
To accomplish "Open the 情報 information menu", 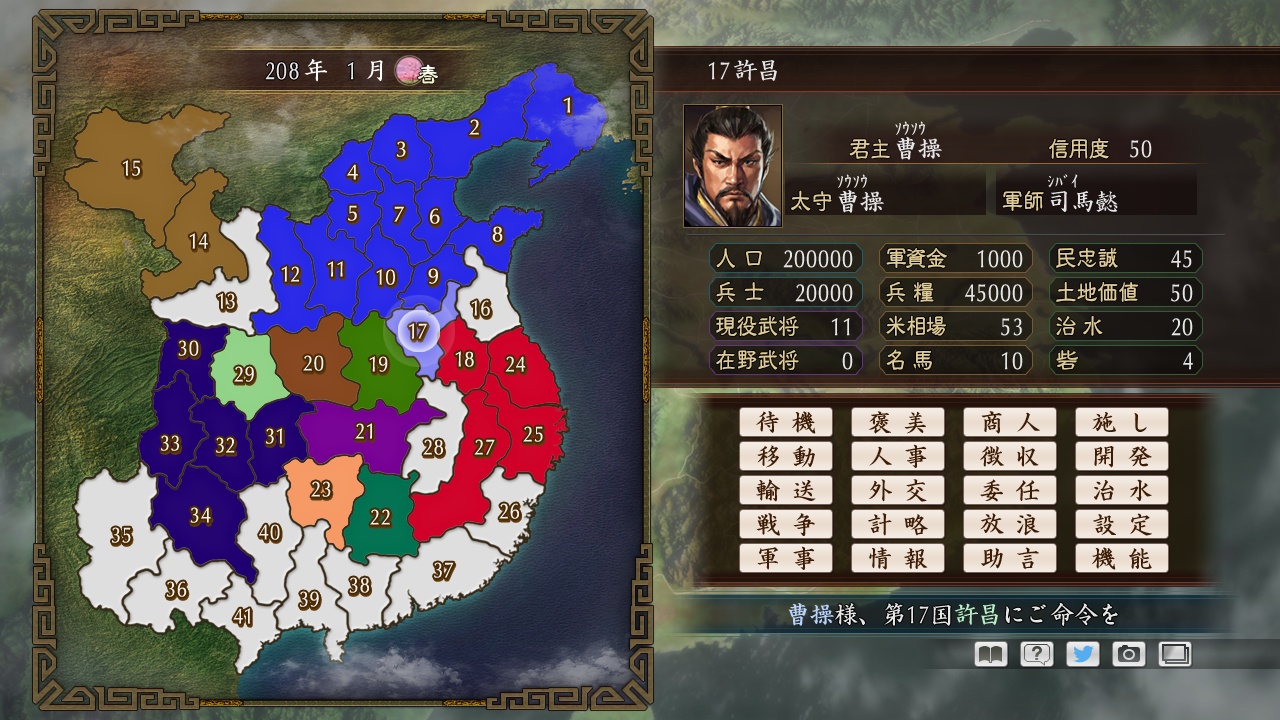I will tap(898, 558).
